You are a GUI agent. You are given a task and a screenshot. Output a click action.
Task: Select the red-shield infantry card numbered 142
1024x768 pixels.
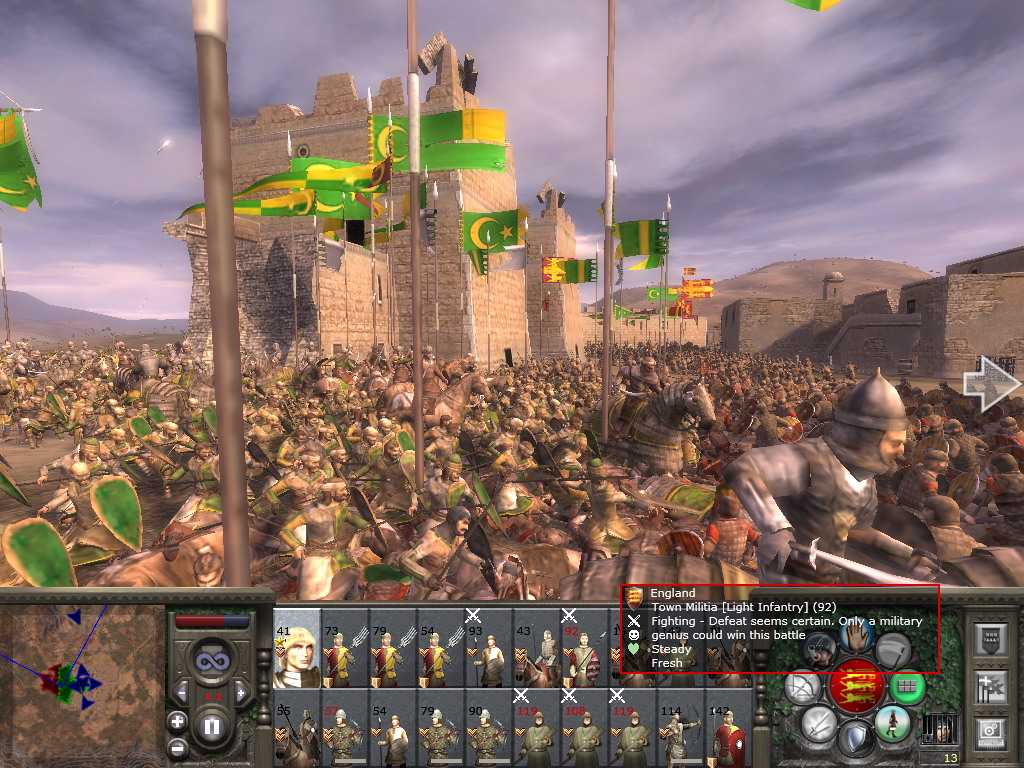click(x=729, y=729)
